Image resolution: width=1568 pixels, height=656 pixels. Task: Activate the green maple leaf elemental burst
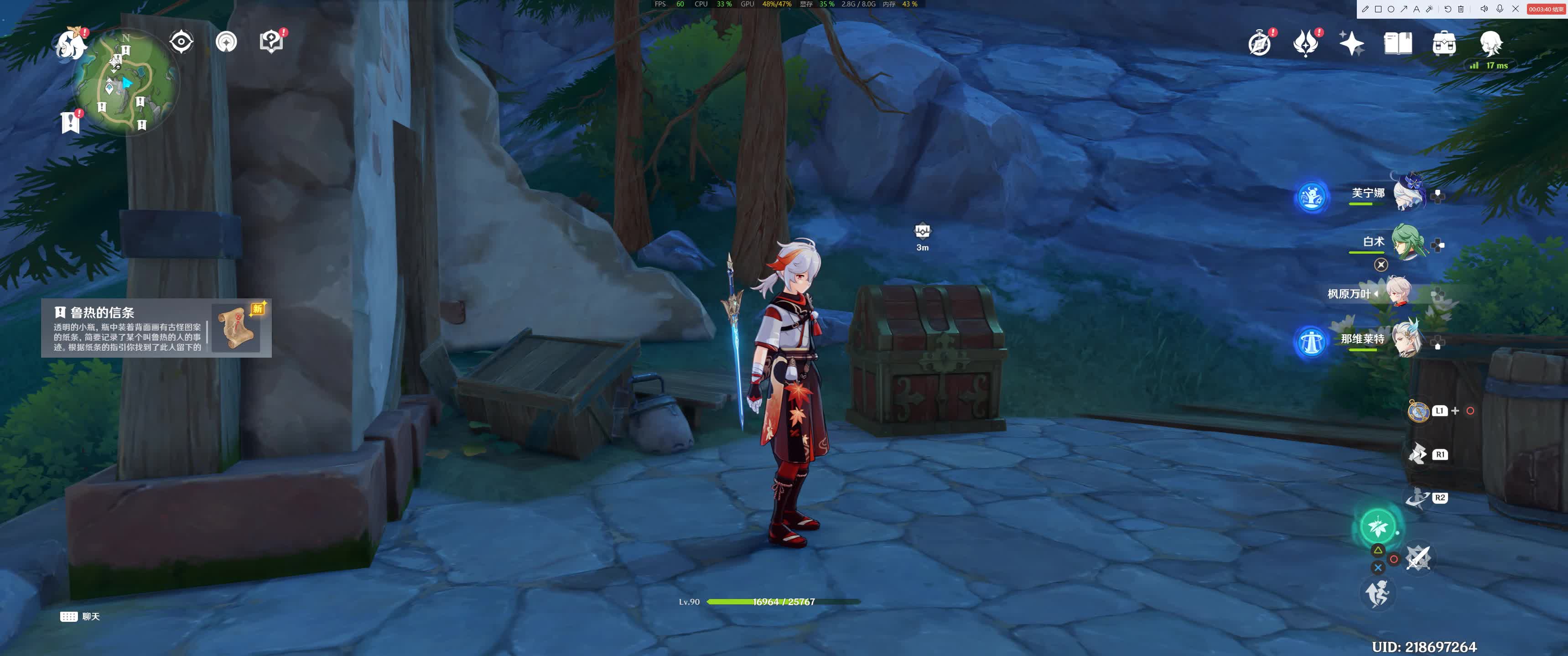(x=1377, y=526)
